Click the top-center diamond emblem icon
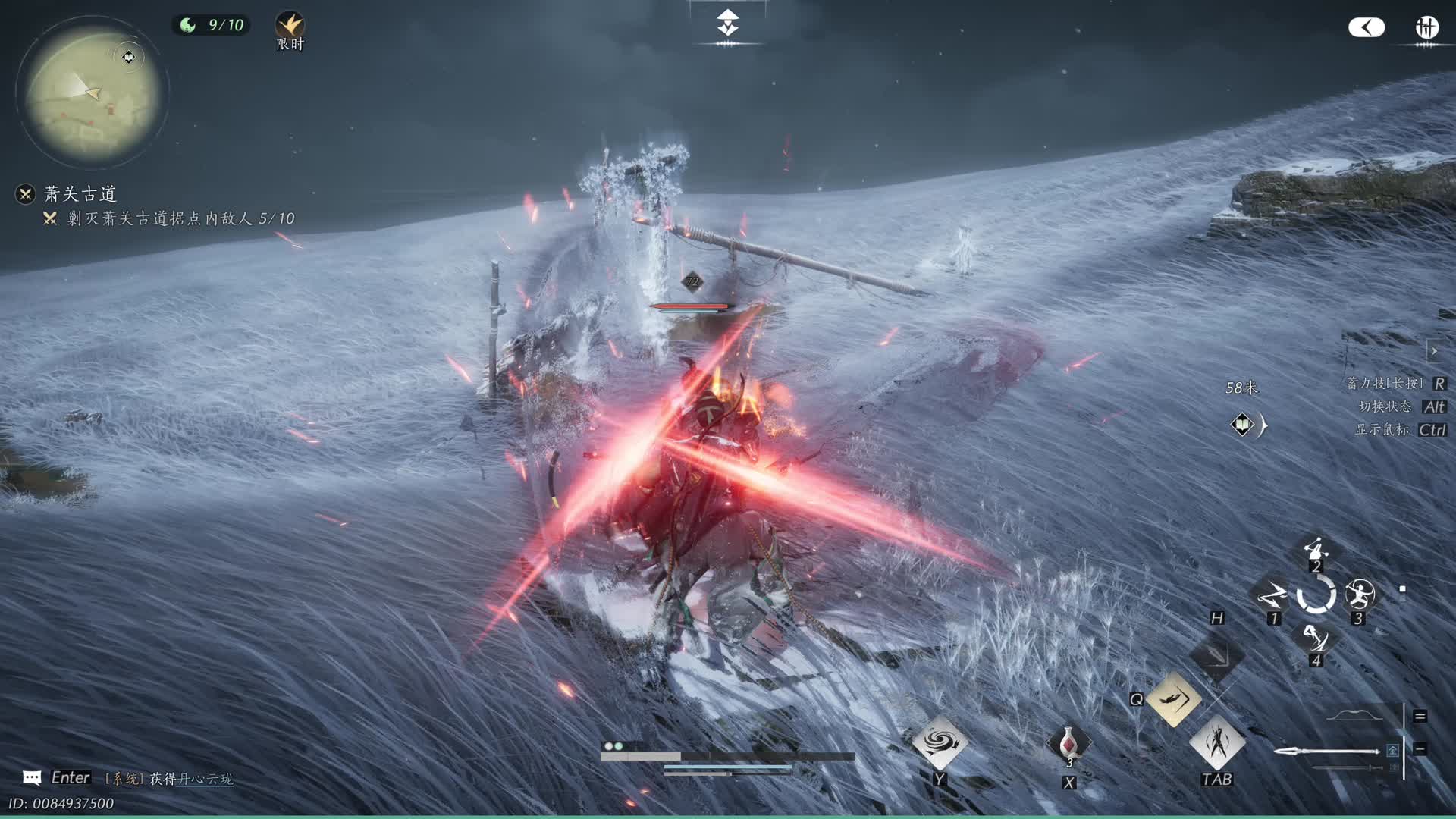This screenshot has height=819, width=1456. click(727, 24)
